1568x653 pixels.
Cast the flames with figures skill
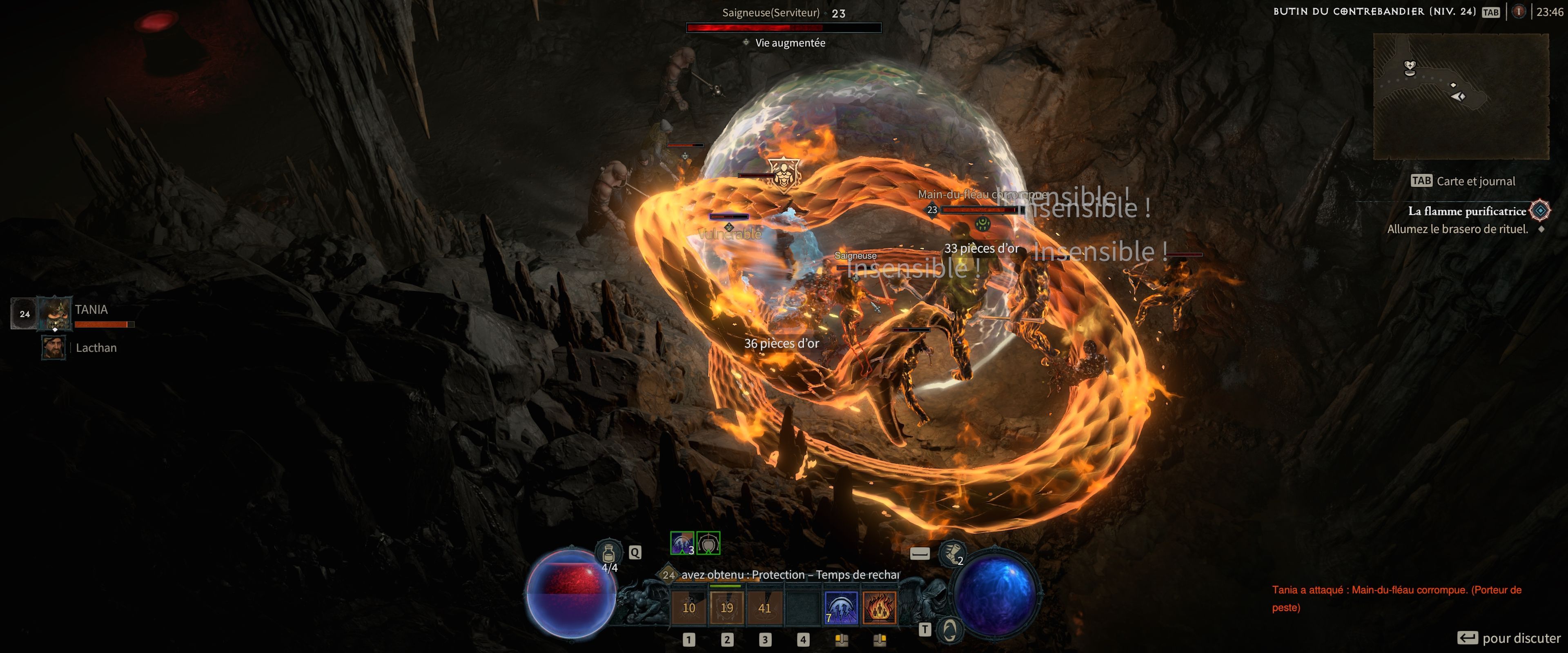tap(879, 607)
